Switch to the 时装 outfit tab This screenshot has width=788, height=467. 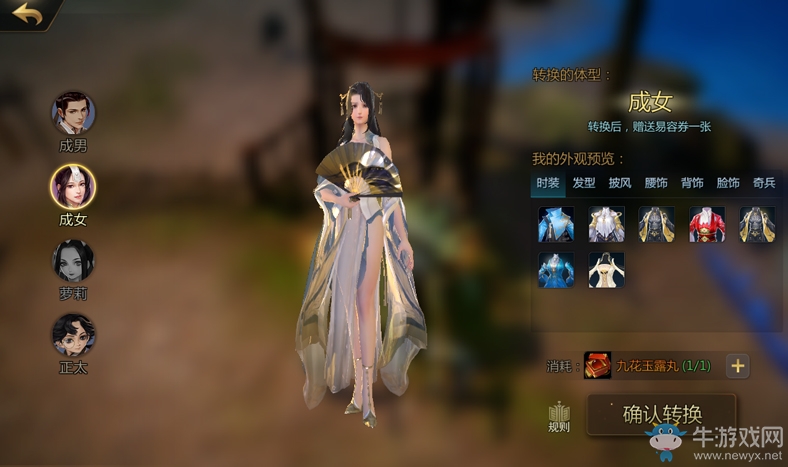[x=548, y=183]
